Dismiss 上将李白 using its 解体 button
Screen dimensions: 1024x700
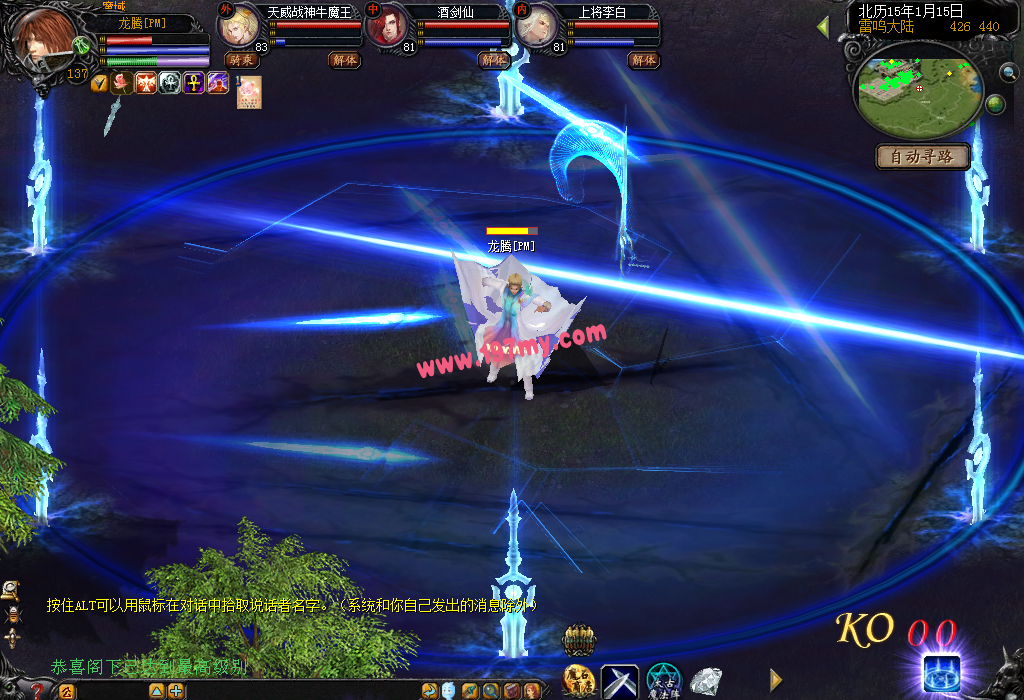643,60
